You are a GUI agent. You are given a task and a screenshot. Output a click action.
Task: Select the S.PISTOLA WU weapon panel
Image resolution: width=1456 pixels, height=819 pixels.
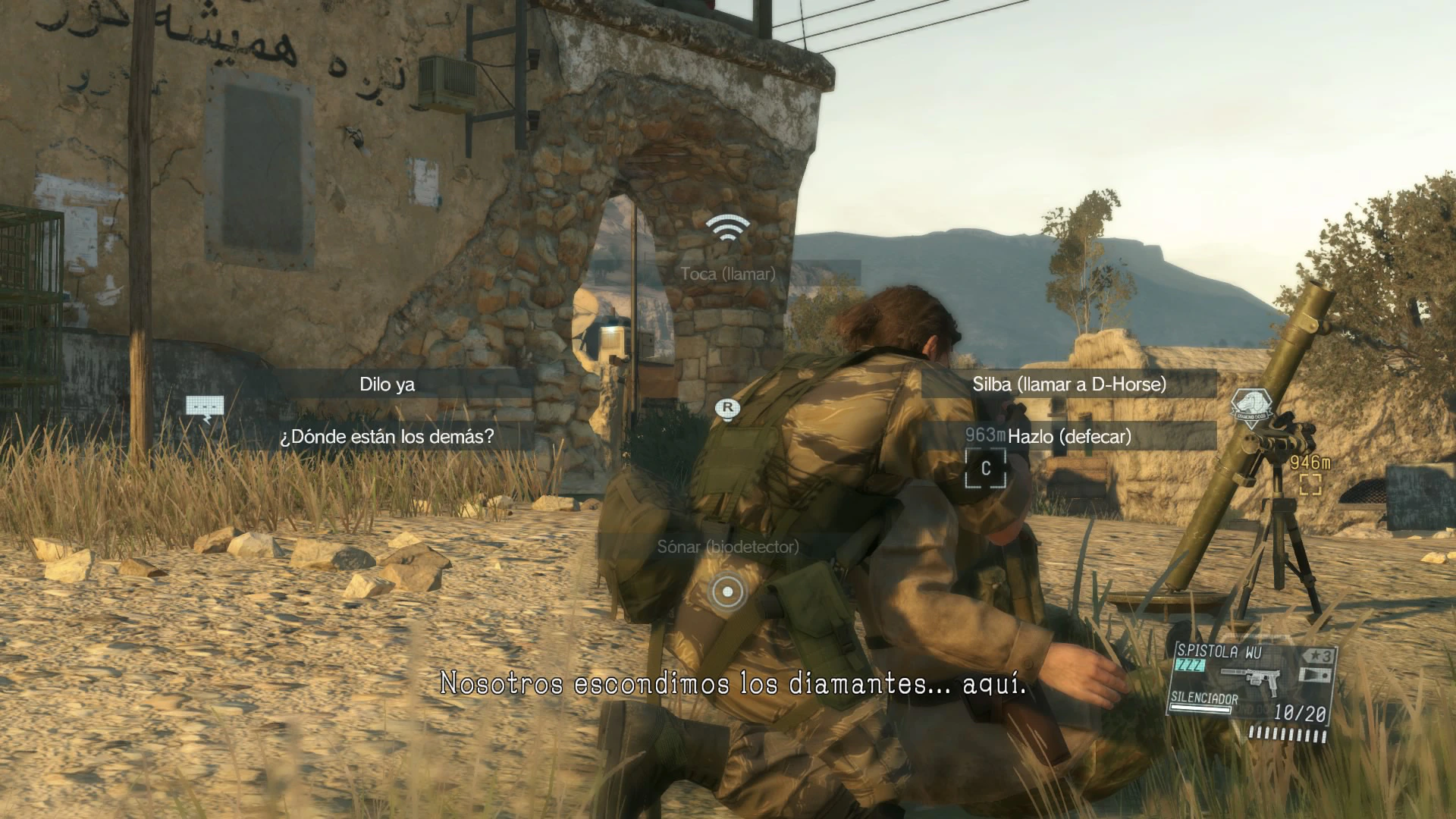1251,690
